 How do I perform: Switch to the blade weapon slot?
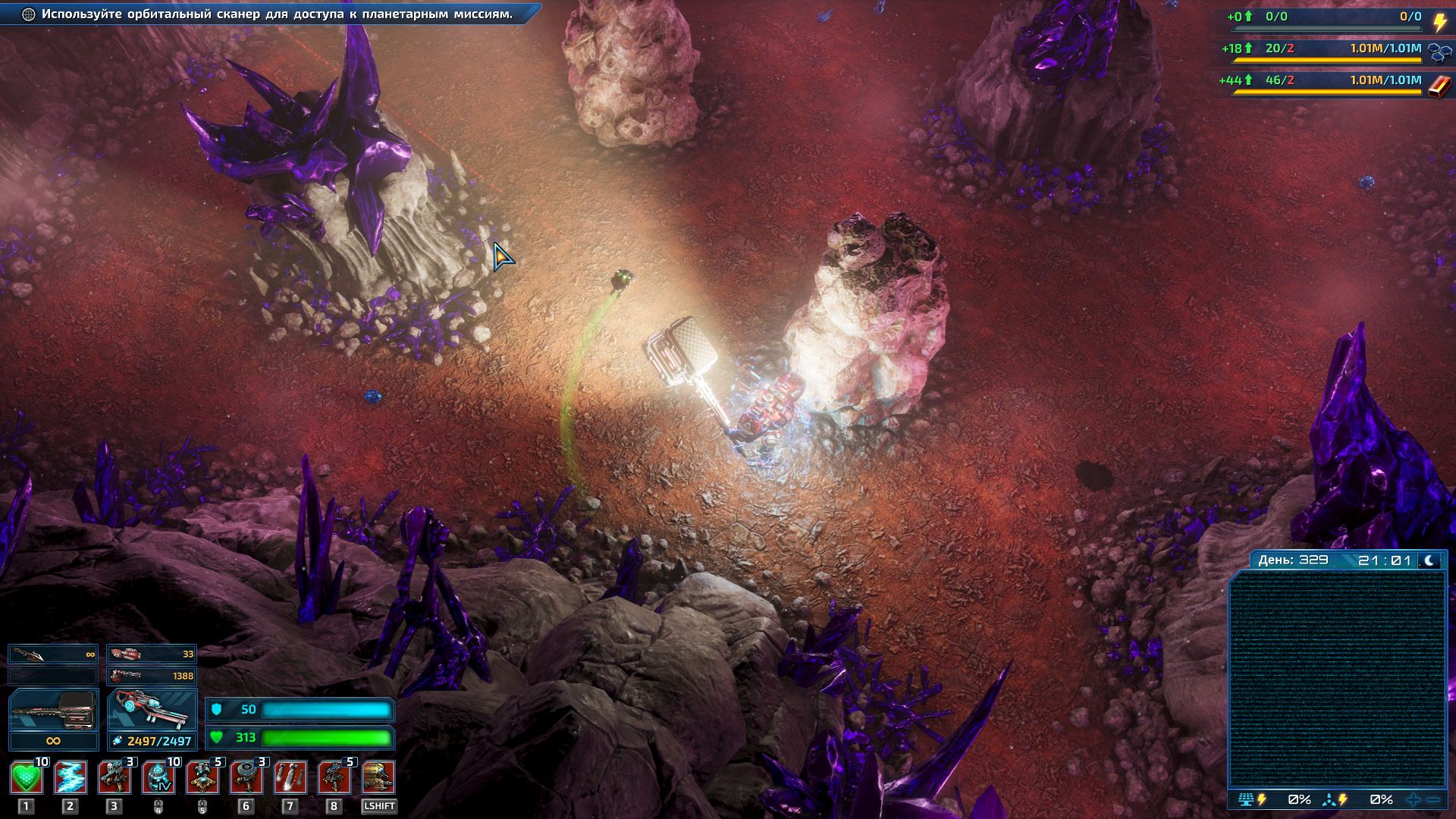coord(53,654)
